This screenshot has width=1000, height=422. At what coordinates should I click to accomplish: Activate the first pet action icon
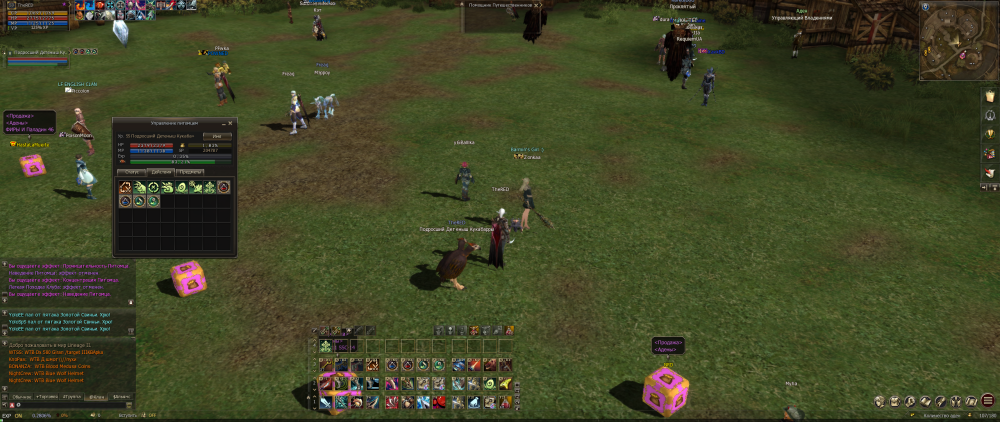[x=126, y=187]
